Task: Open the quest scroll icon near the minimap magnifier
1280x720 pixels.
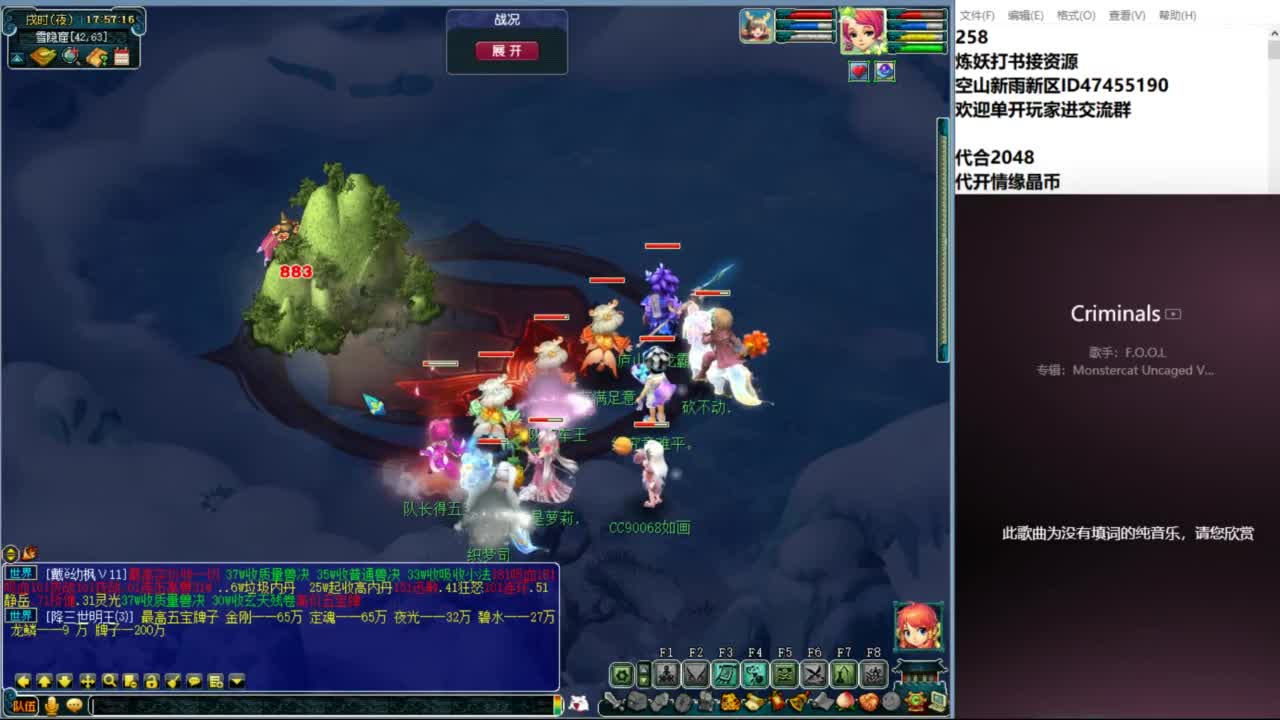Action: [x=98, y=57]
